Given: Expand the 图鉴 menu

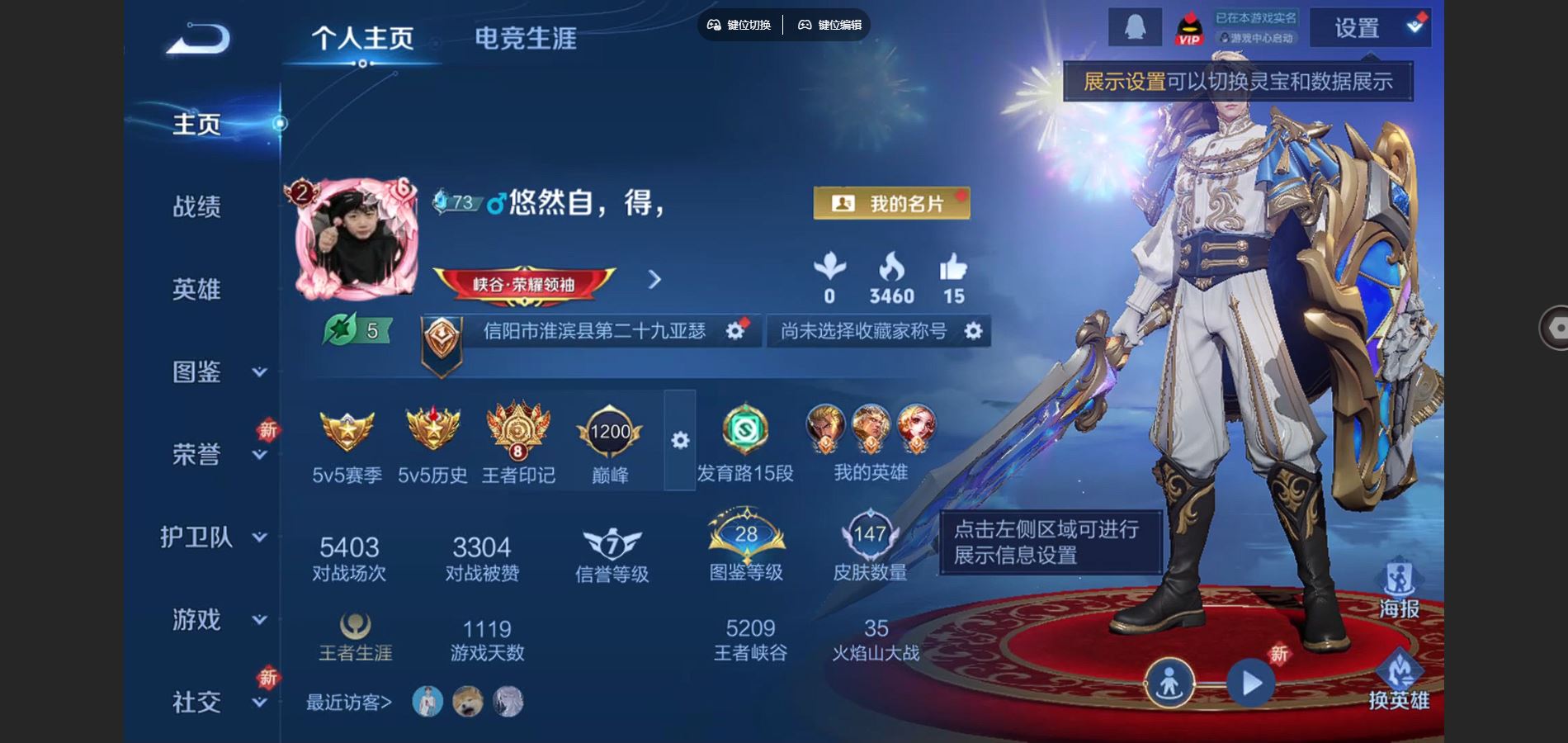Looking at the screenshot, I should (x=216, y=371).
